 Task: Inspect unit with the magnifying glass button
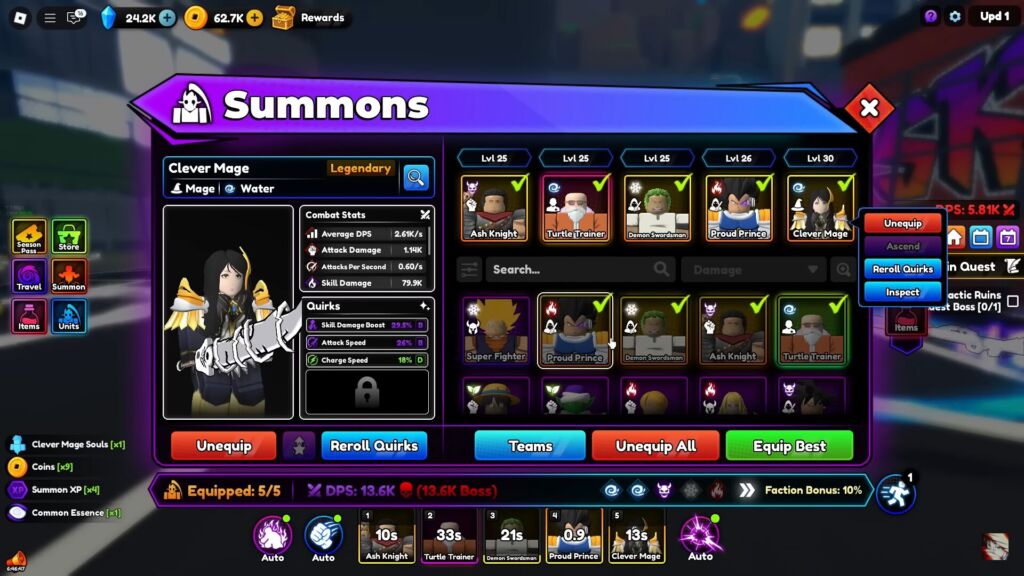416,178
